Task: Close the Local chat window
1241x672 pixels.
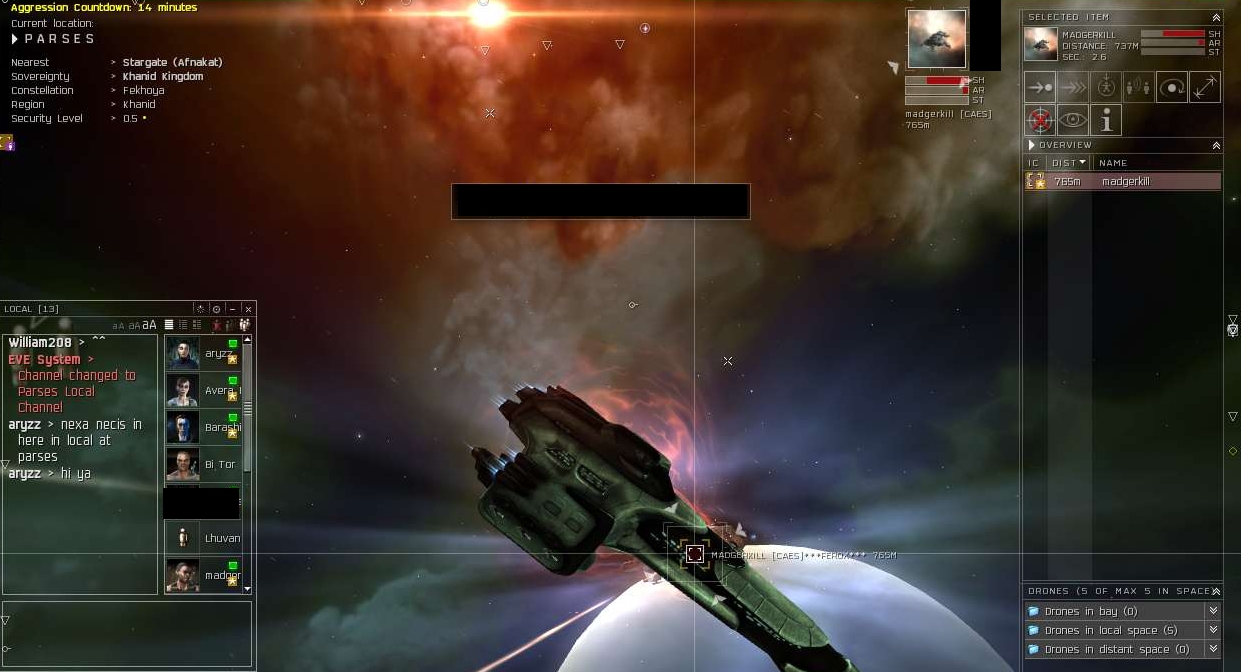Action: 248,309
